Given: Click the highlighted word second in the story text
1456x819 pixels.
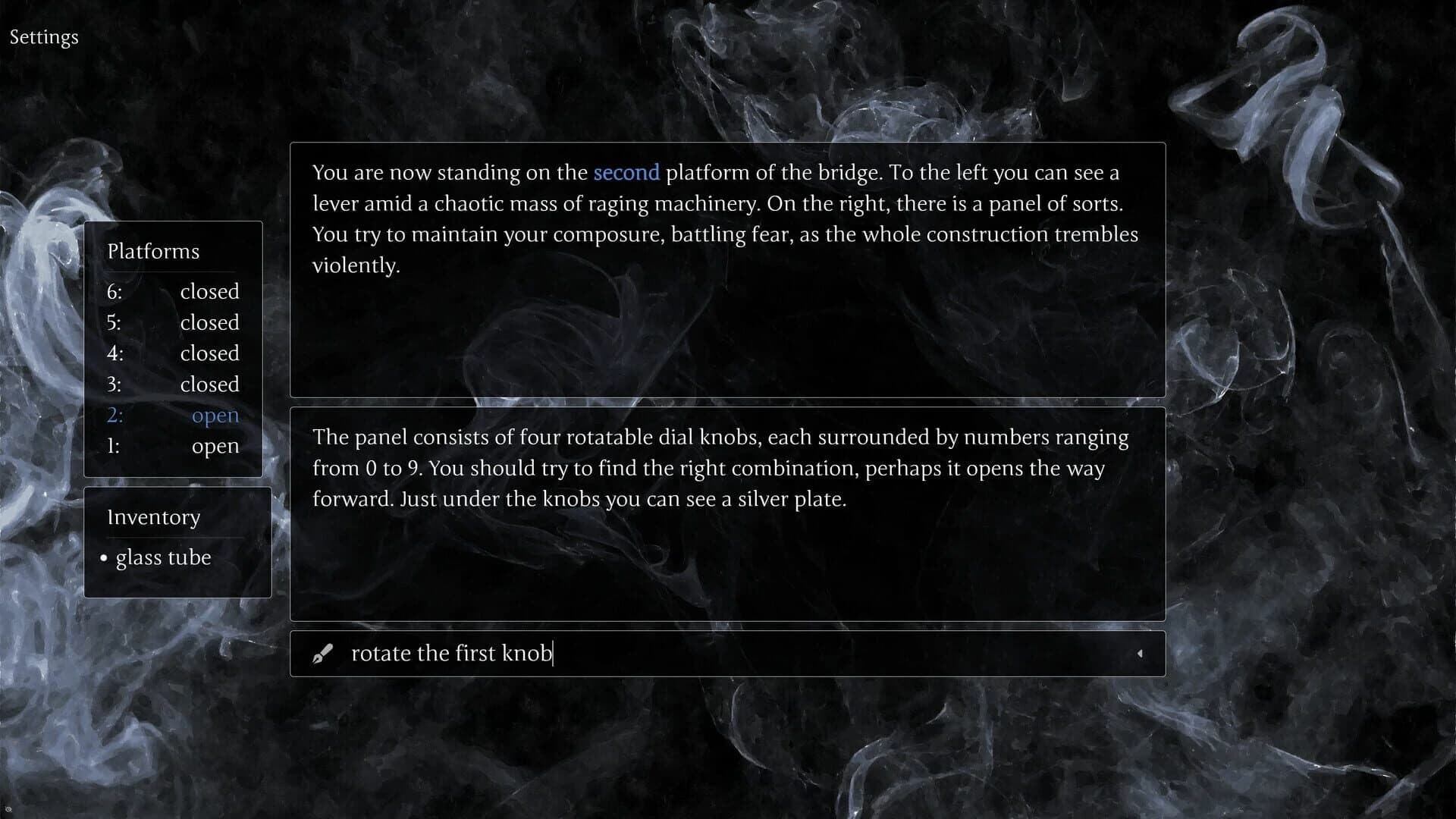Looking at the screenshot, I should click(626, 173).
